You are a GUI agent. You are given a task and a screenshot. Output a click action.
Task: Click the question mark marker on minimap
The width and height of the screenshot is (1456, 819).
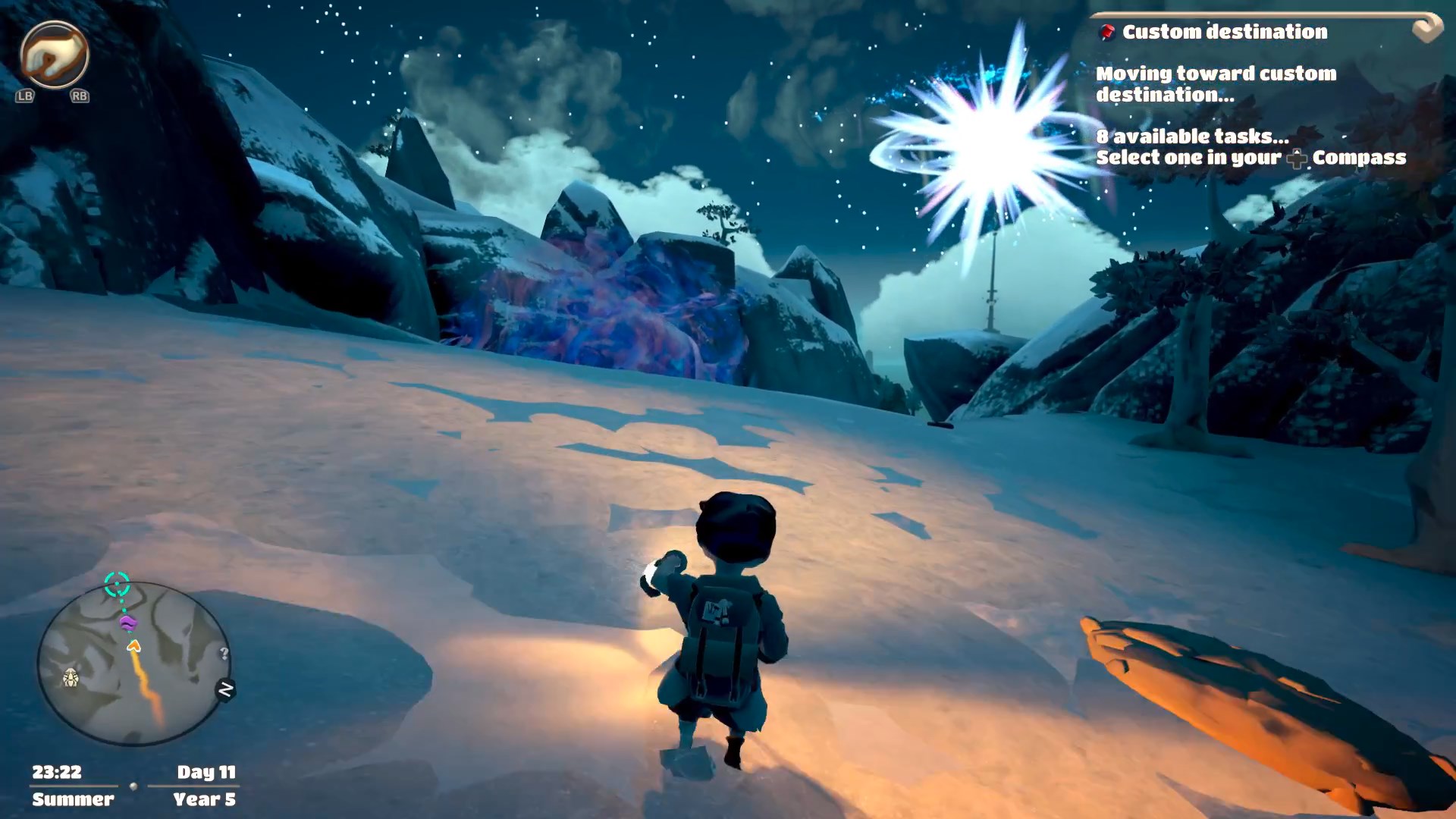pos(224,653)
